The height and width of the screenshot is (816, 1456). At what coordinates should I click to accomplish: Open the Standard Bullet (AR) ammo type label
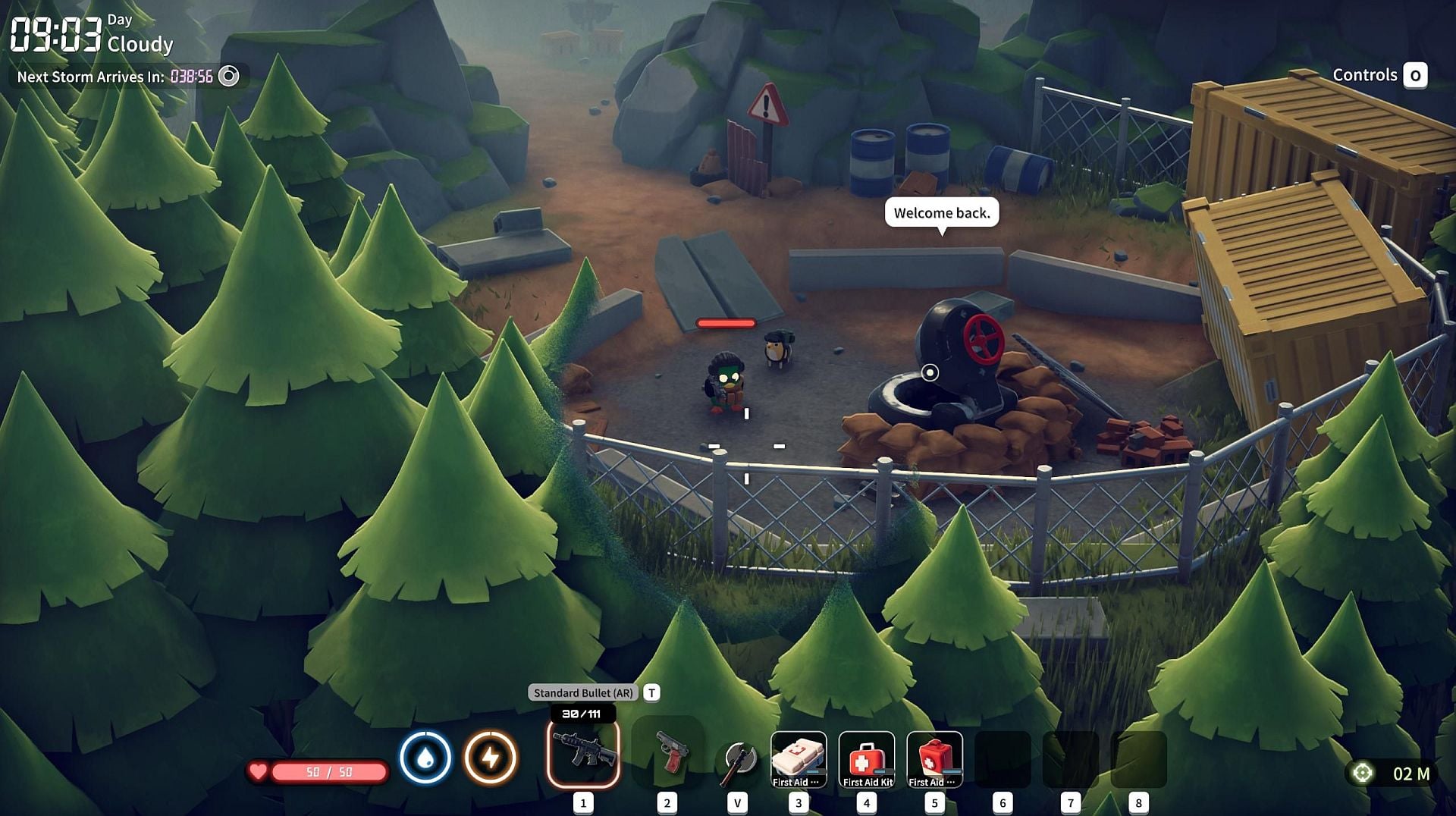(x=582, y=692)
